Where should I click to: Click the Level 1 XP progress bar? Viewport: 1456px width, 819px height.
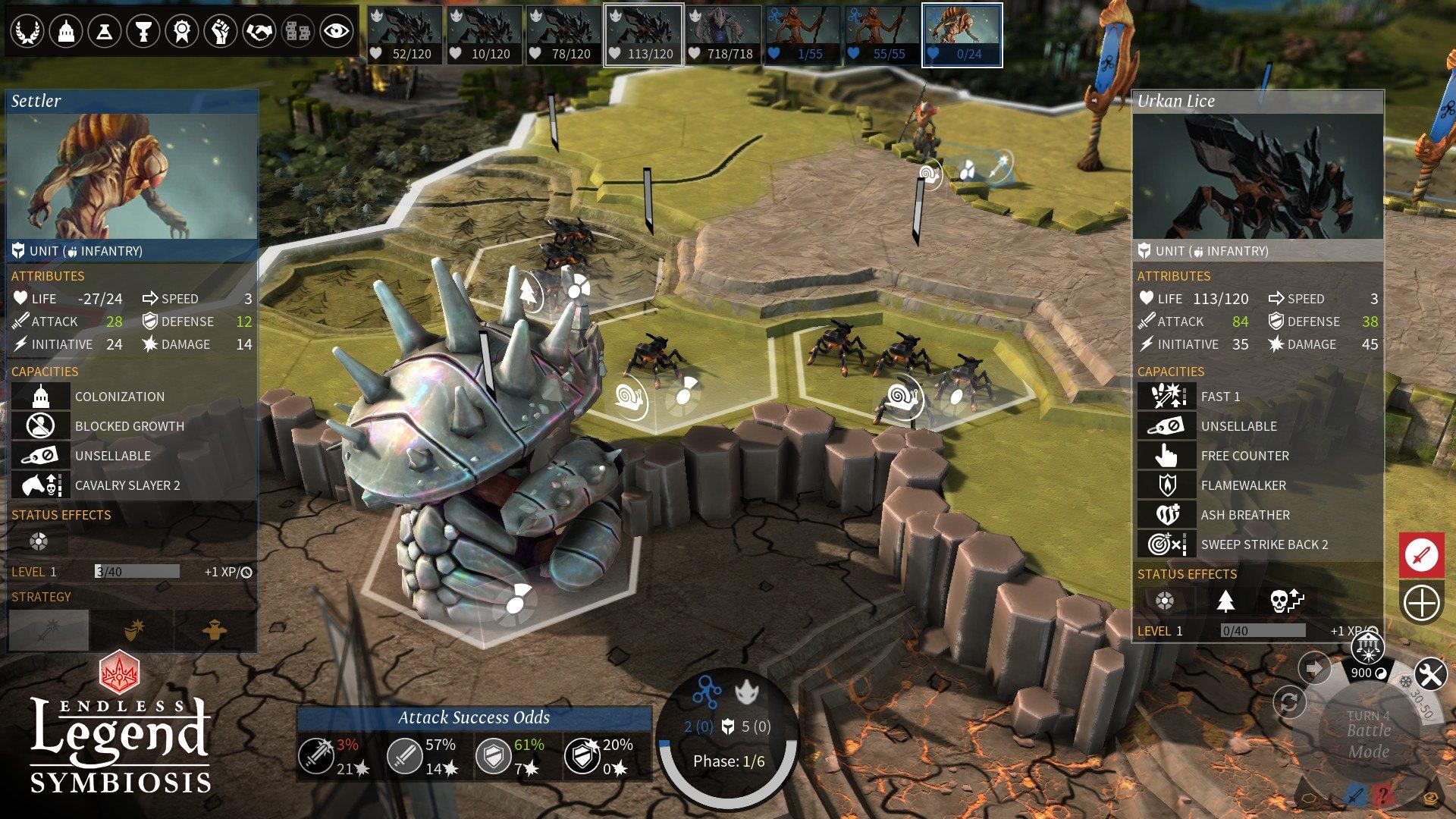(x=136, y=571)
